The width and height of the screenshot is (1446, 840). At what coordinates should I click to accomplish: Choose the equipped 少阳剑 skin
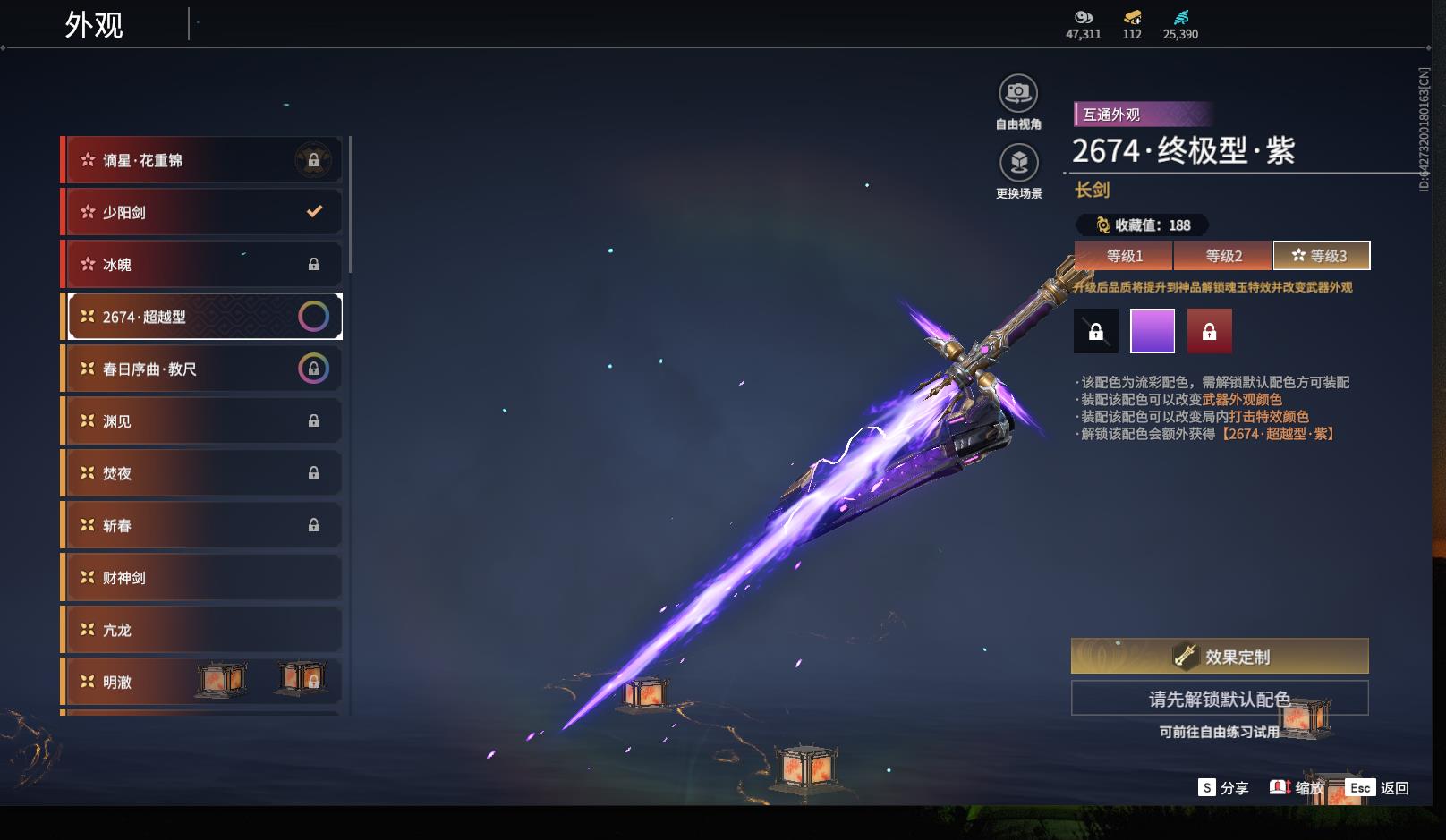pyautogui.click(x=201, y=212)
